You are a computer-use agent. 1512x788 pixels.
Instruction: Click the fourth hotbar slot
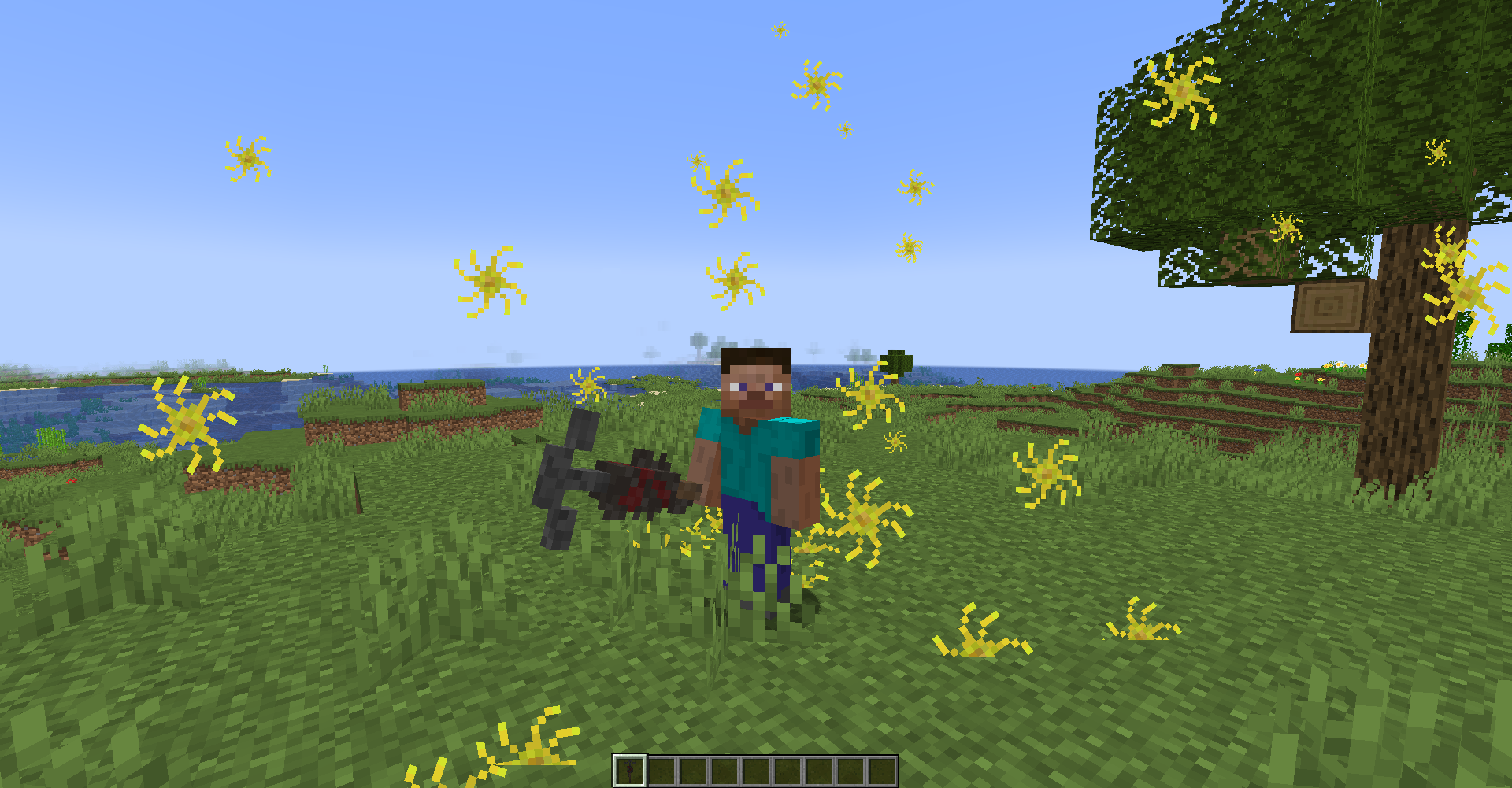tap(726, 770)
